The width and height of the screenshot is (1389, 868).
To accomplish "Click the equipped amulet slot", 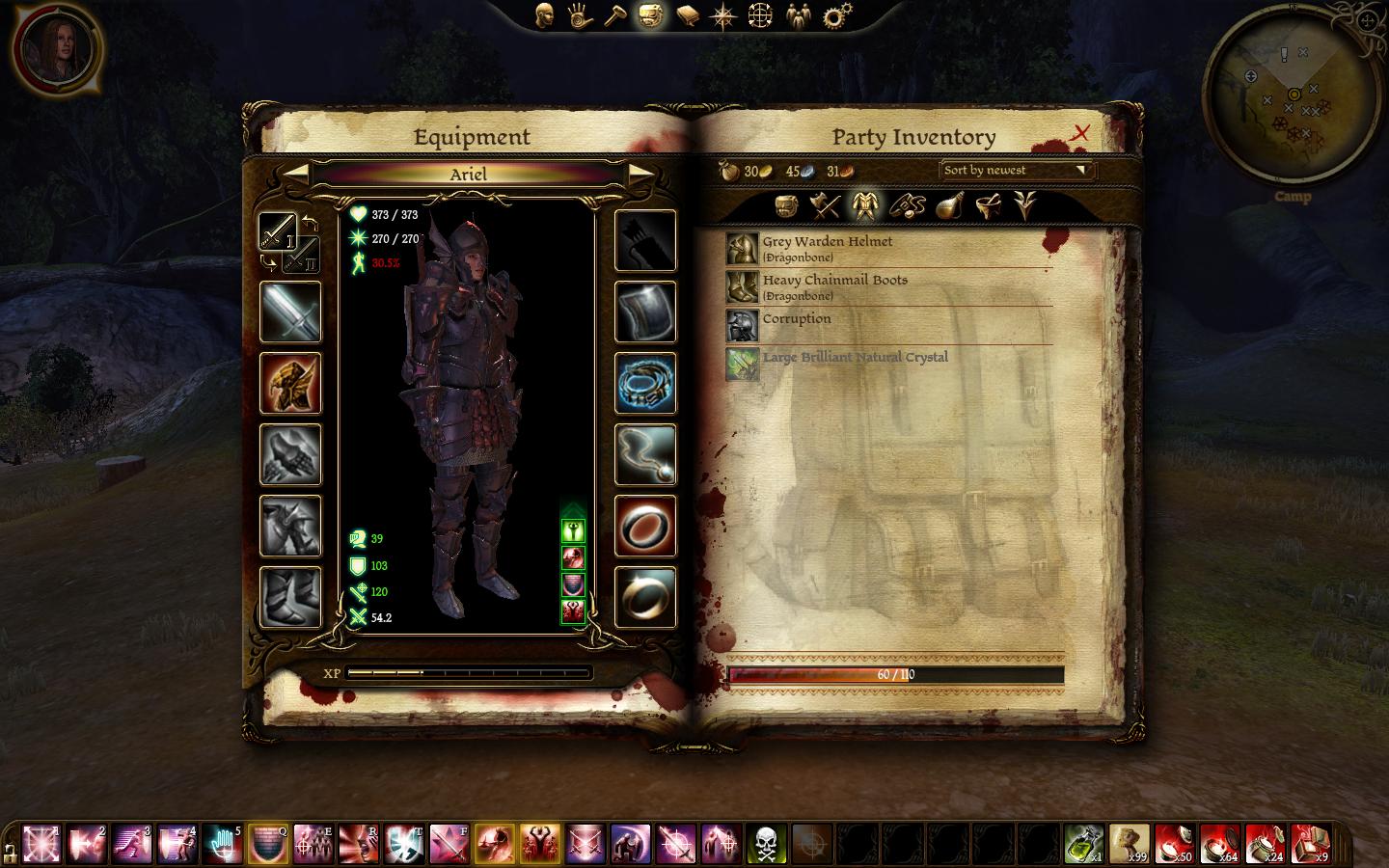I will tap(645, 454).
